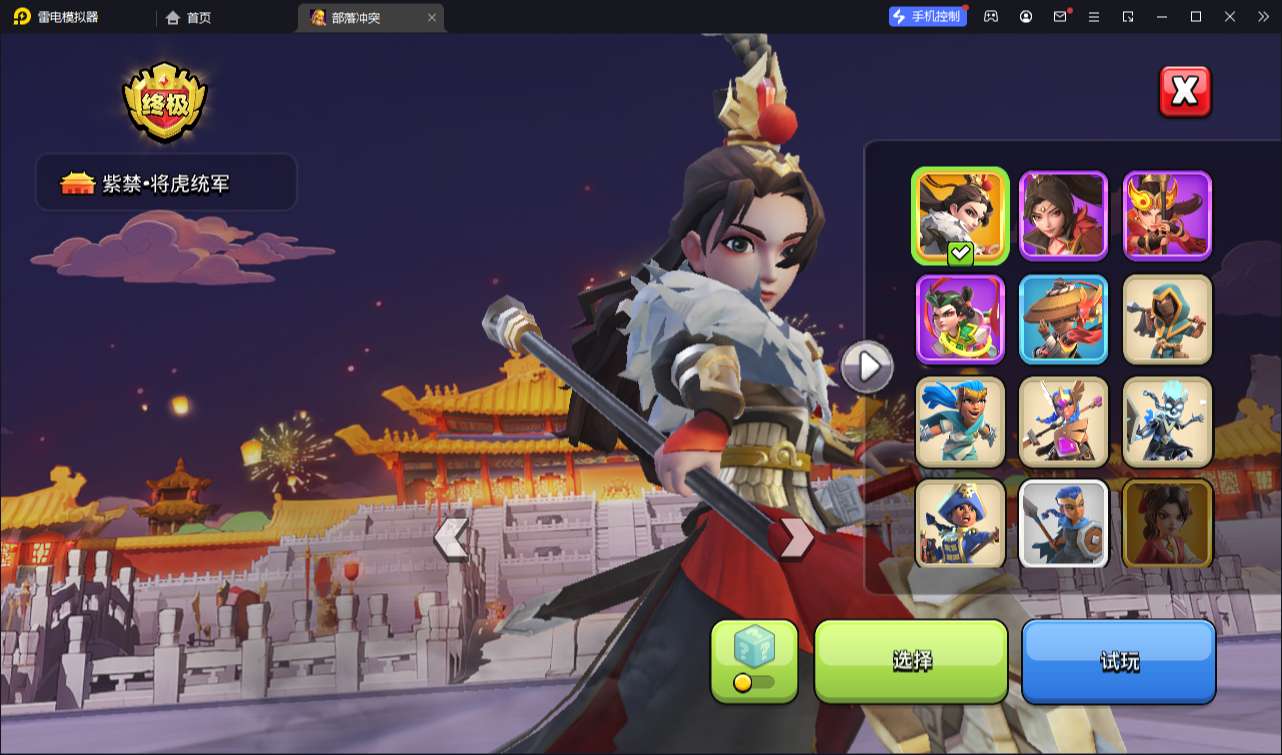
Task: Select the currently equipped golden hero skin thumbnail
Action: 960,214
